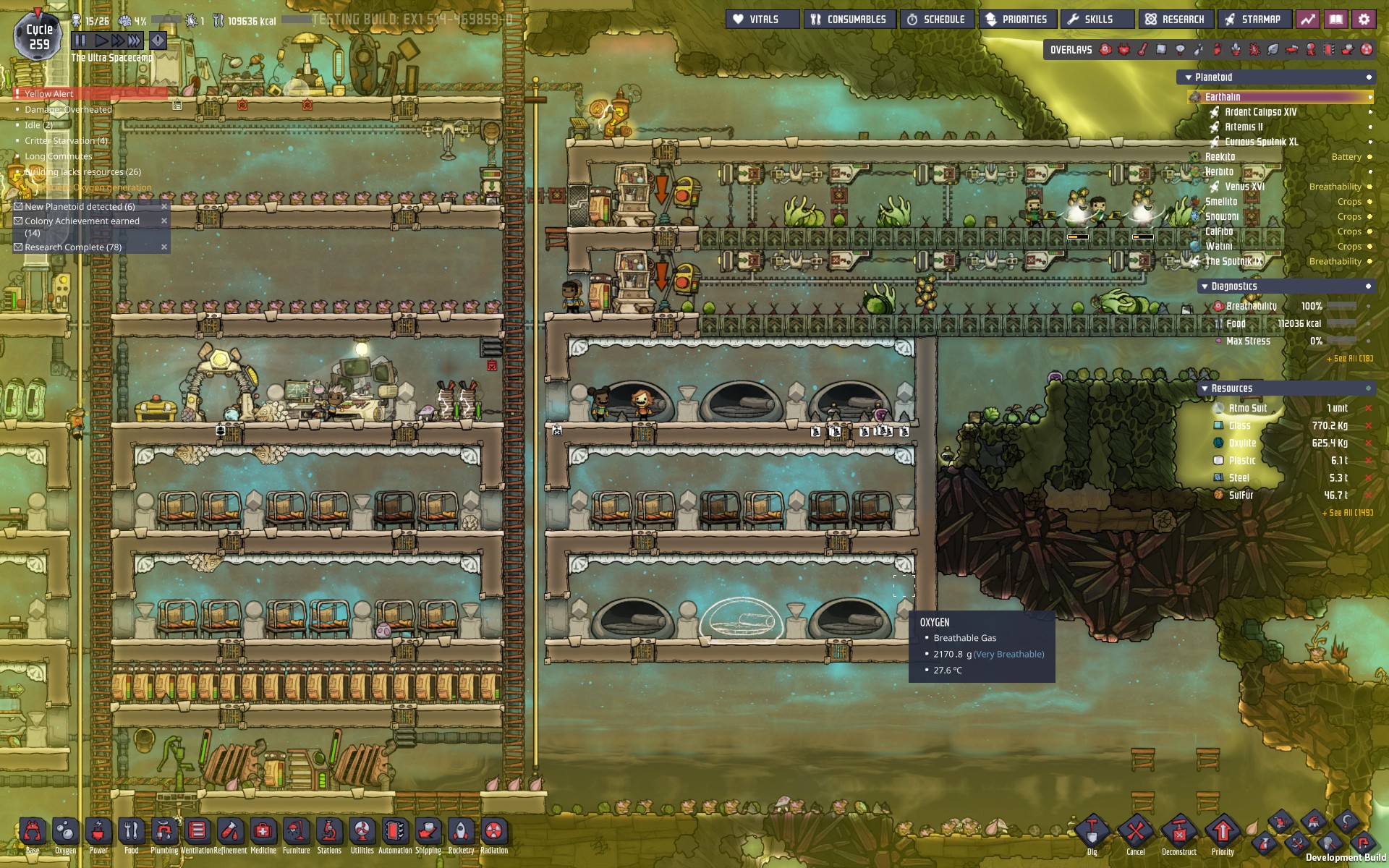Select the Cancel tool
This screenshot has height=868, width=1389.
coord(1136,833)
